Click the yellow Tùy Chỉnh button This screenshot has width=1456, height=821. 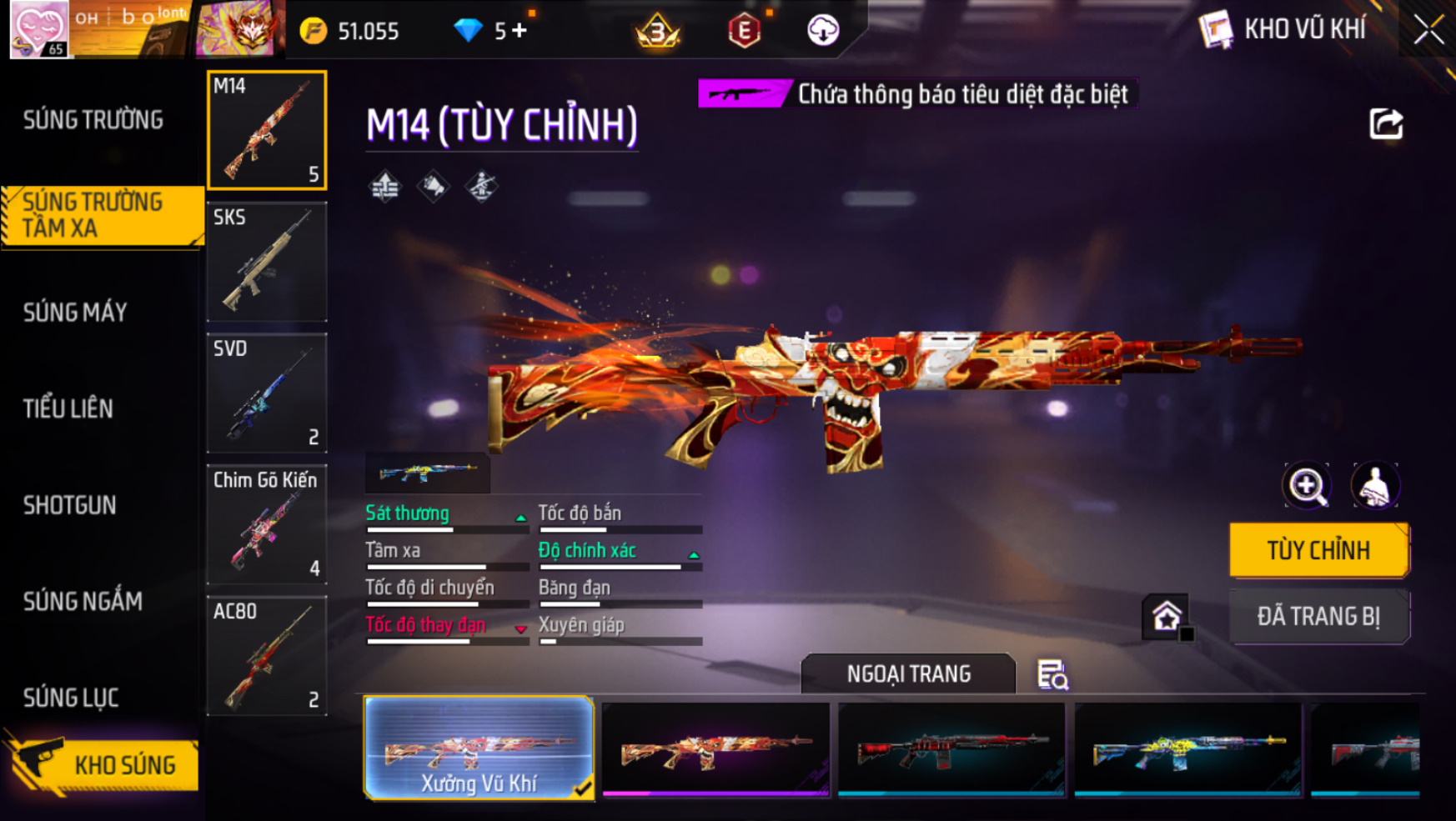(x=1318, y=550)
